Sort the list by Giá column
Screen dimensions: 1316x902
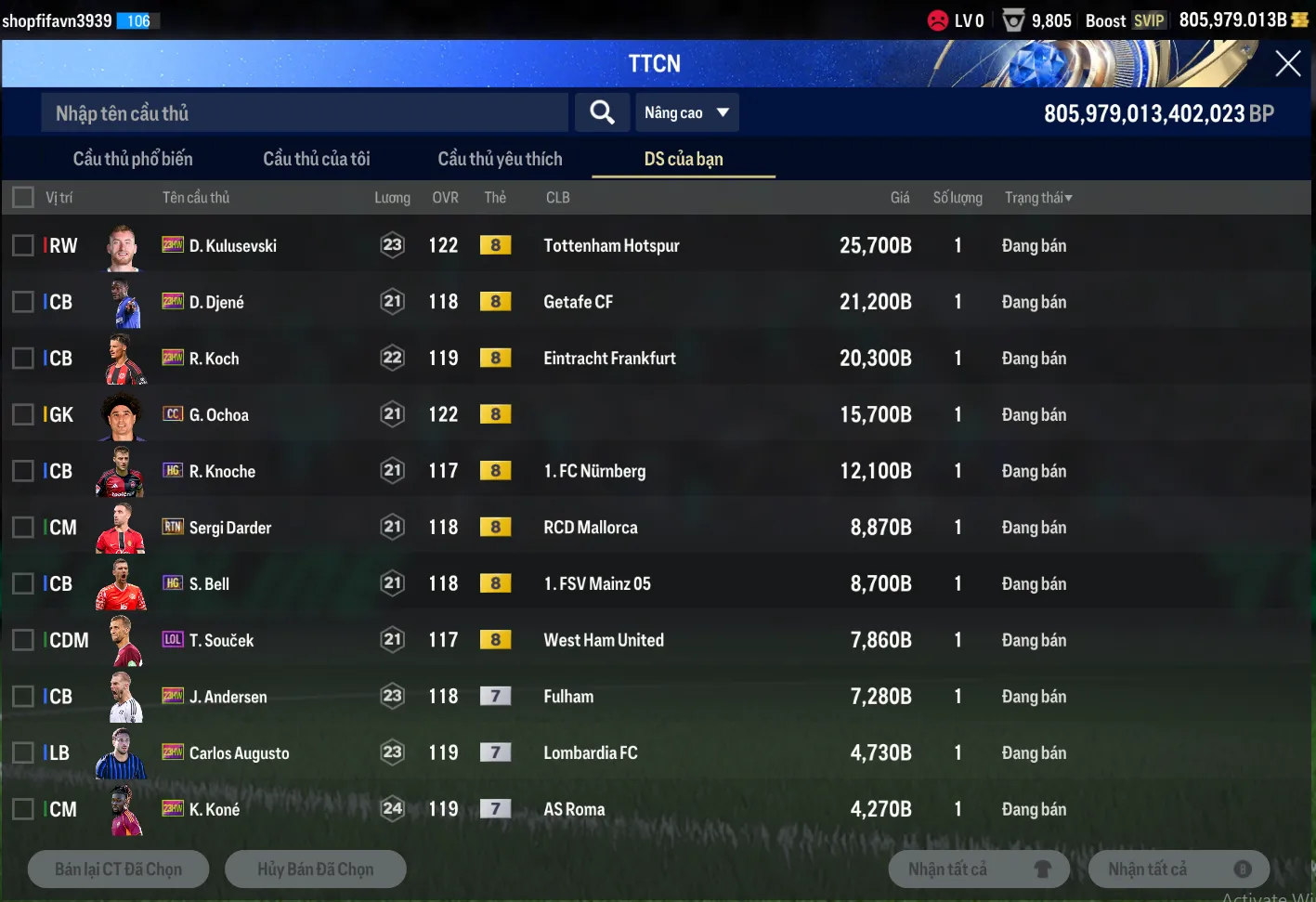point(899,198)
